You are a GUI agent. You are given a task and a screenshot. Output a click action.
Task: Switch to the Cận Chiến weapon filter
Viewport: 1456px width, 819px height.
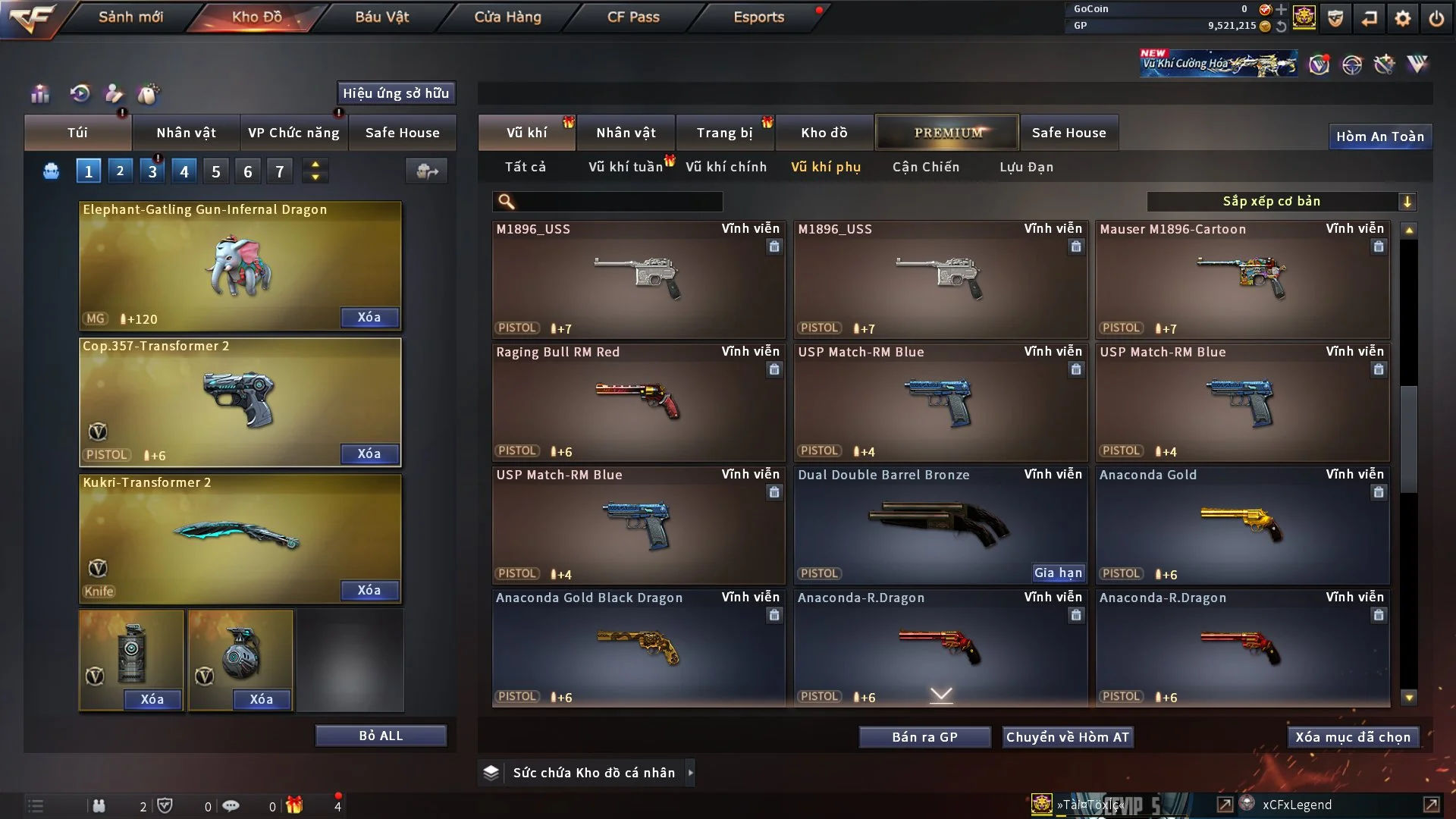pos(925,167)
